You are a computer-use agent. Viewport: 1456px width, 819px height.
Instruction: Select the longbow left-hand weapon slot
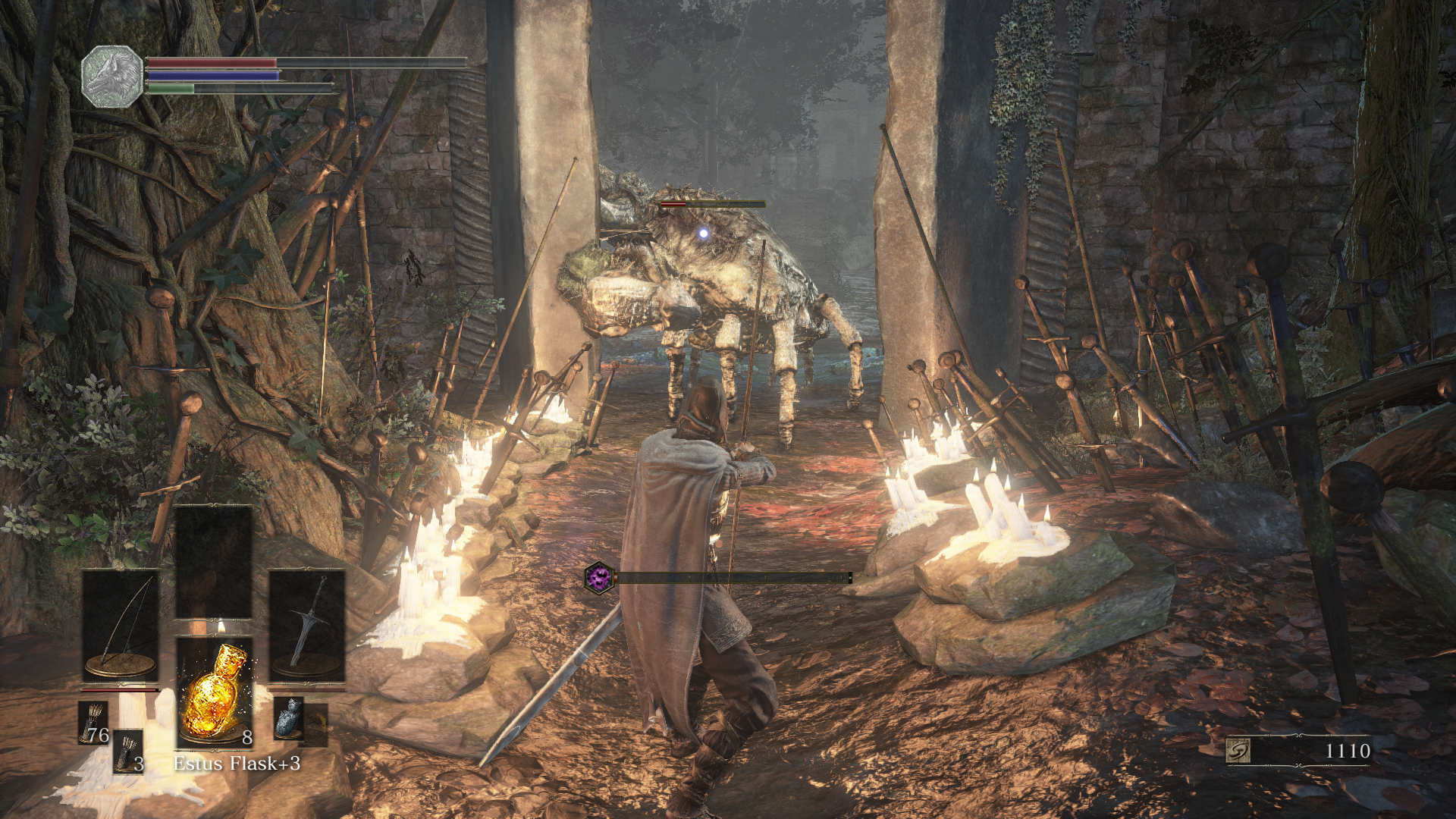point(121,624)
